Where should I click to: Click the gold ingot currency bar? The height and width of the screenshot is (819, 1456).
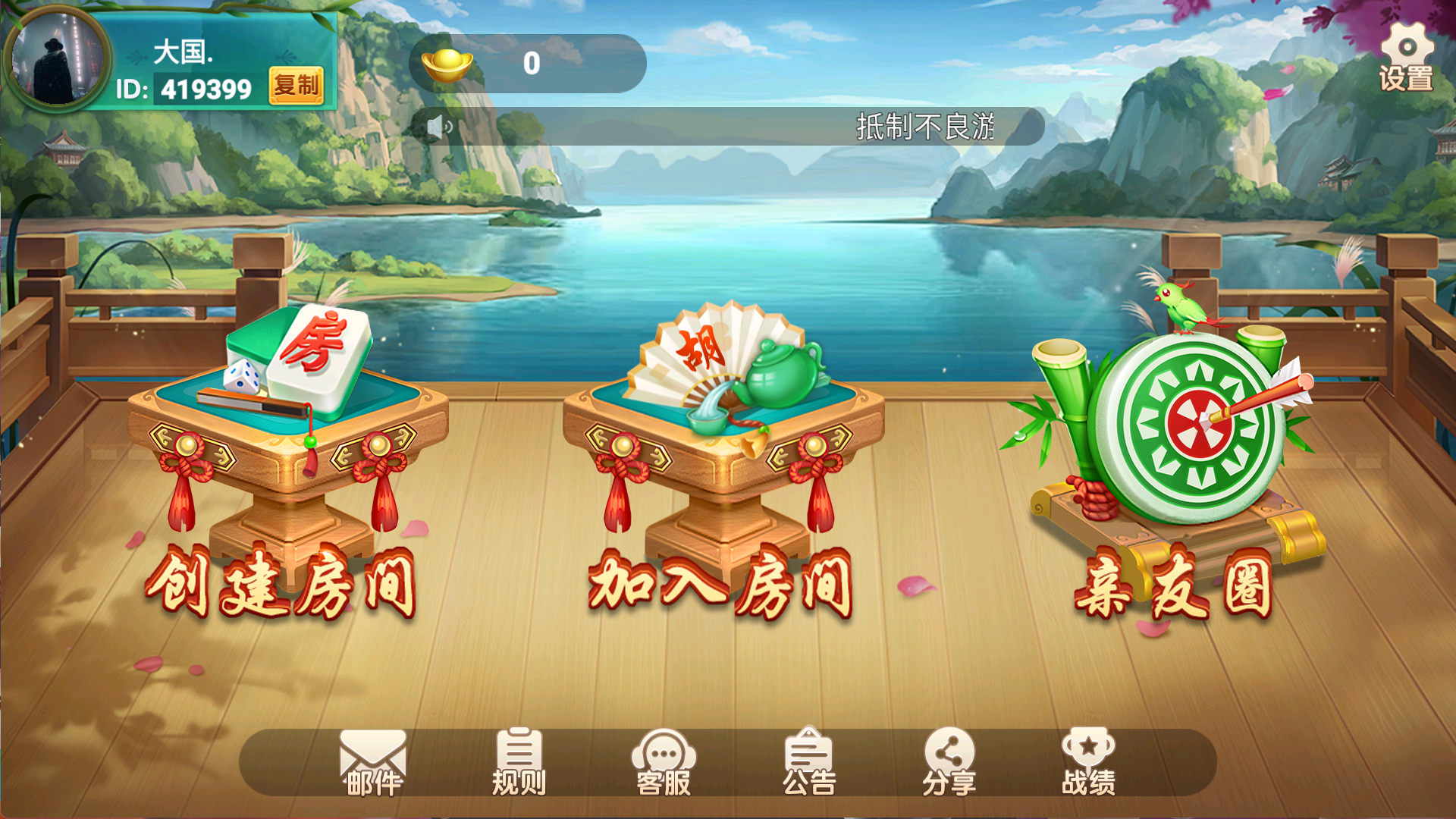pyautogui.click(x=527, y=64)
